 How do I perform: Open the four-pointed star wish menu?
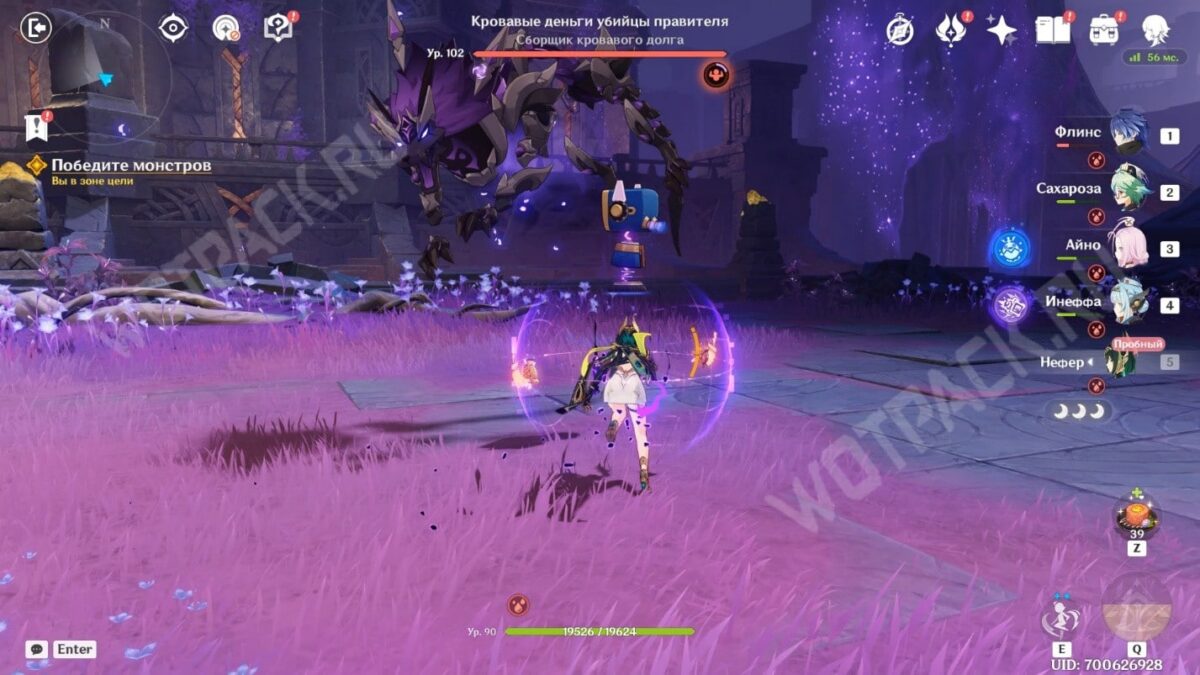tap(1001, 30)
